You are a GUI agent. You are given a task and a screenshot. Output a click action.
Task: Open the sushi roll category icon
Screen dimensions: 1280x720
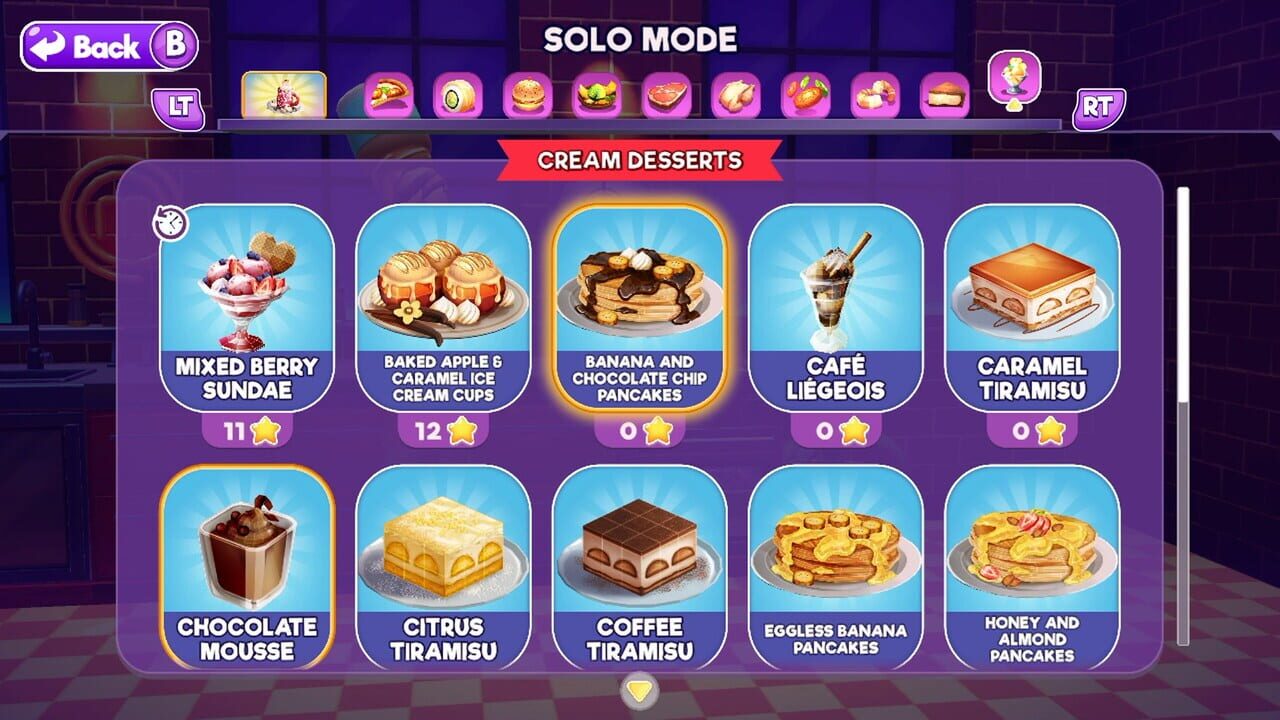coord(458,95)
